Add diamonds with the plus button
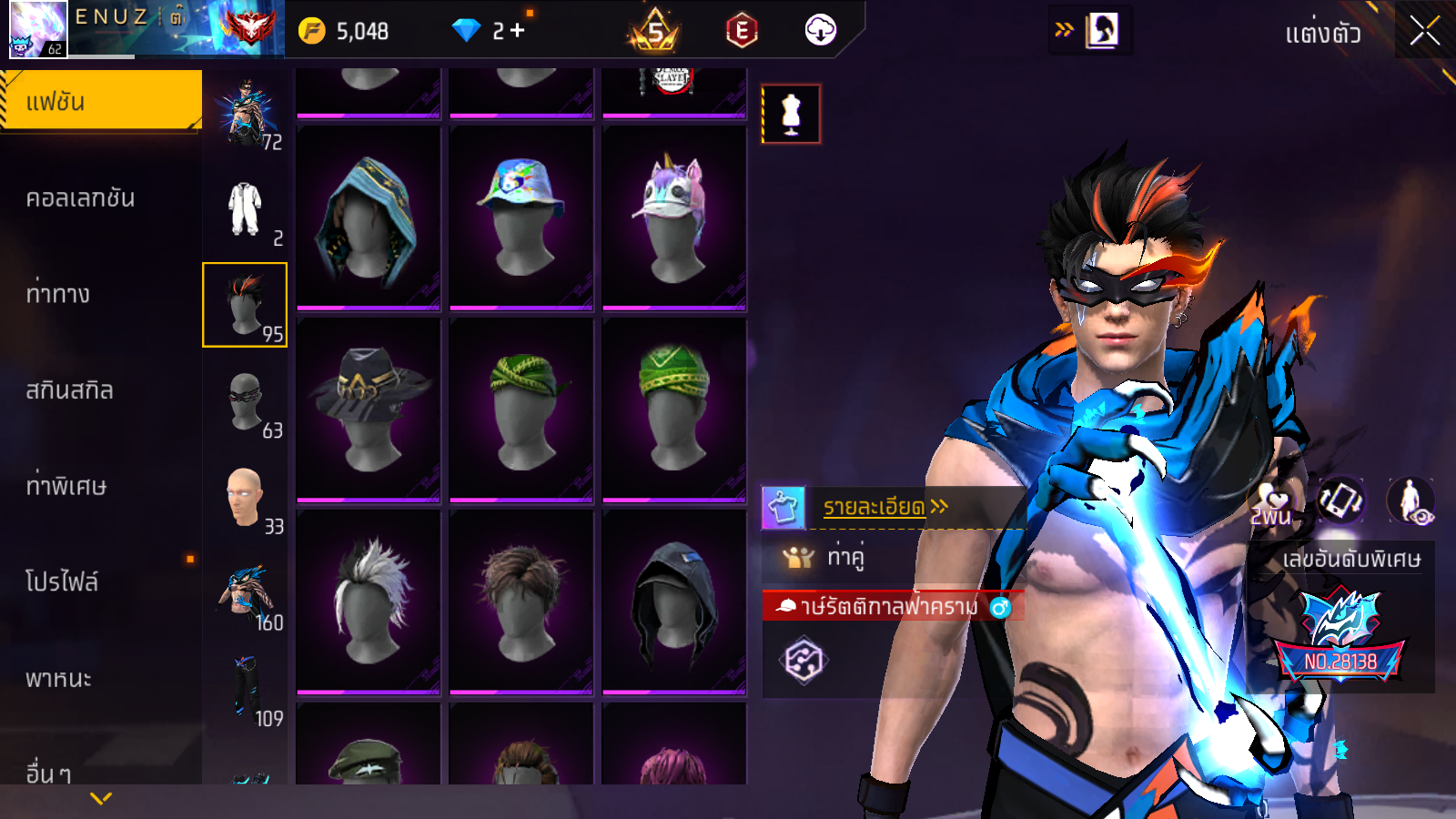 click(518, 31)
